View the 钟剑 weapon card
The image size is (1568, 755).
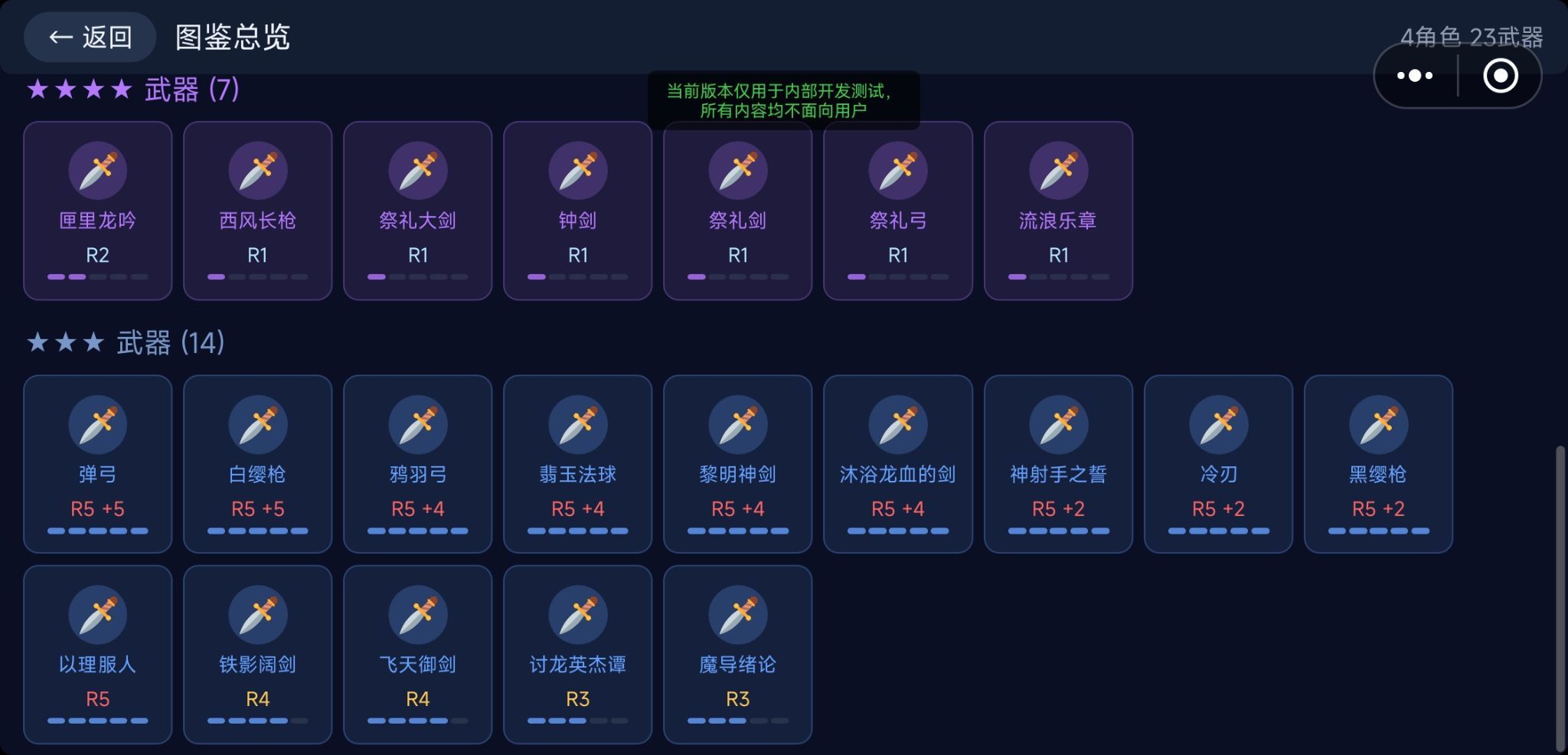coord(577,211)
